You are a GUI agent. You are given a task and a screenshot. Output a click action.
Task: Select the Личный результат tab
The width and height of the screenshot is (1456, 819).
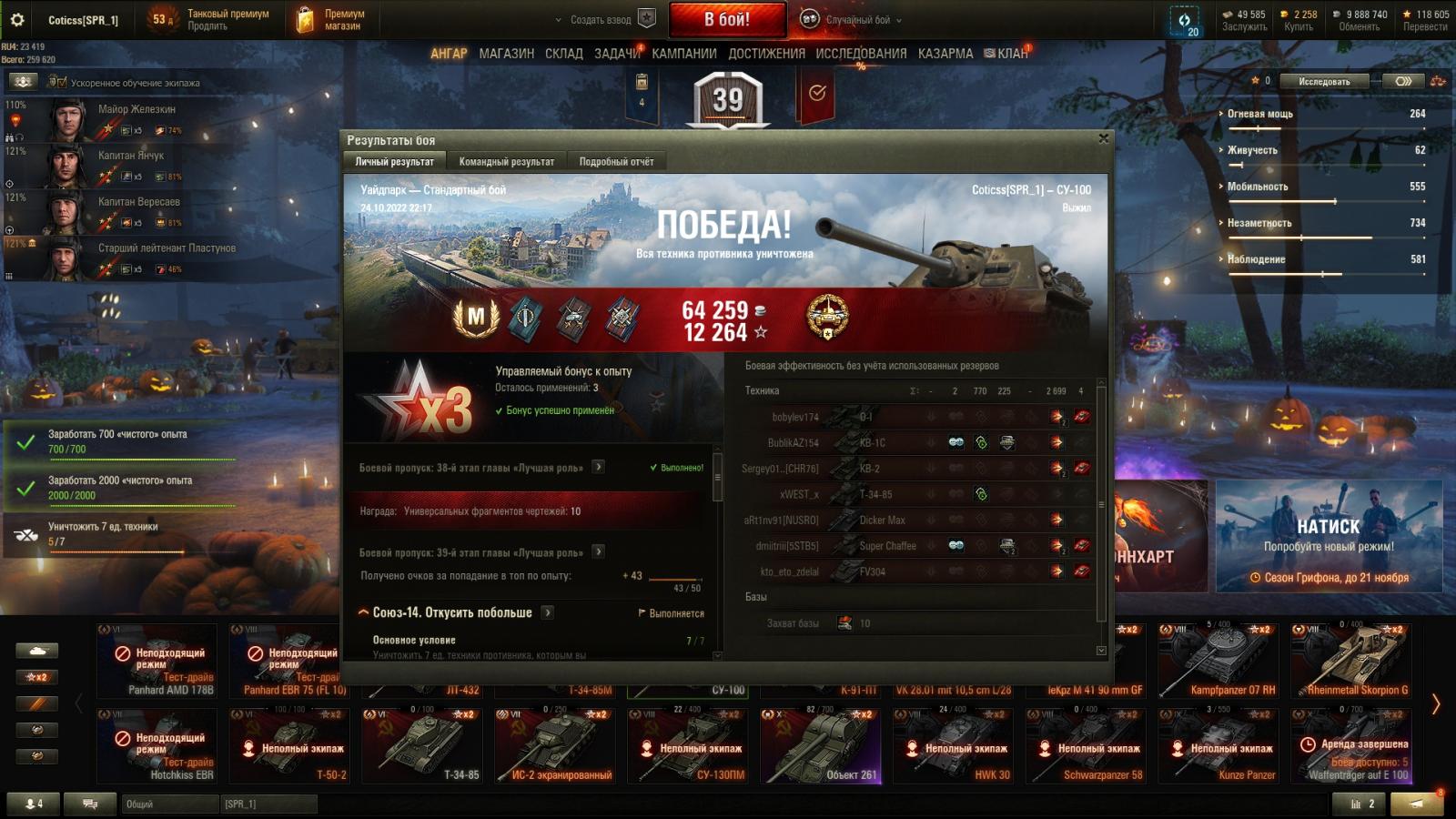pyautogui.click(x=394, y=162)
